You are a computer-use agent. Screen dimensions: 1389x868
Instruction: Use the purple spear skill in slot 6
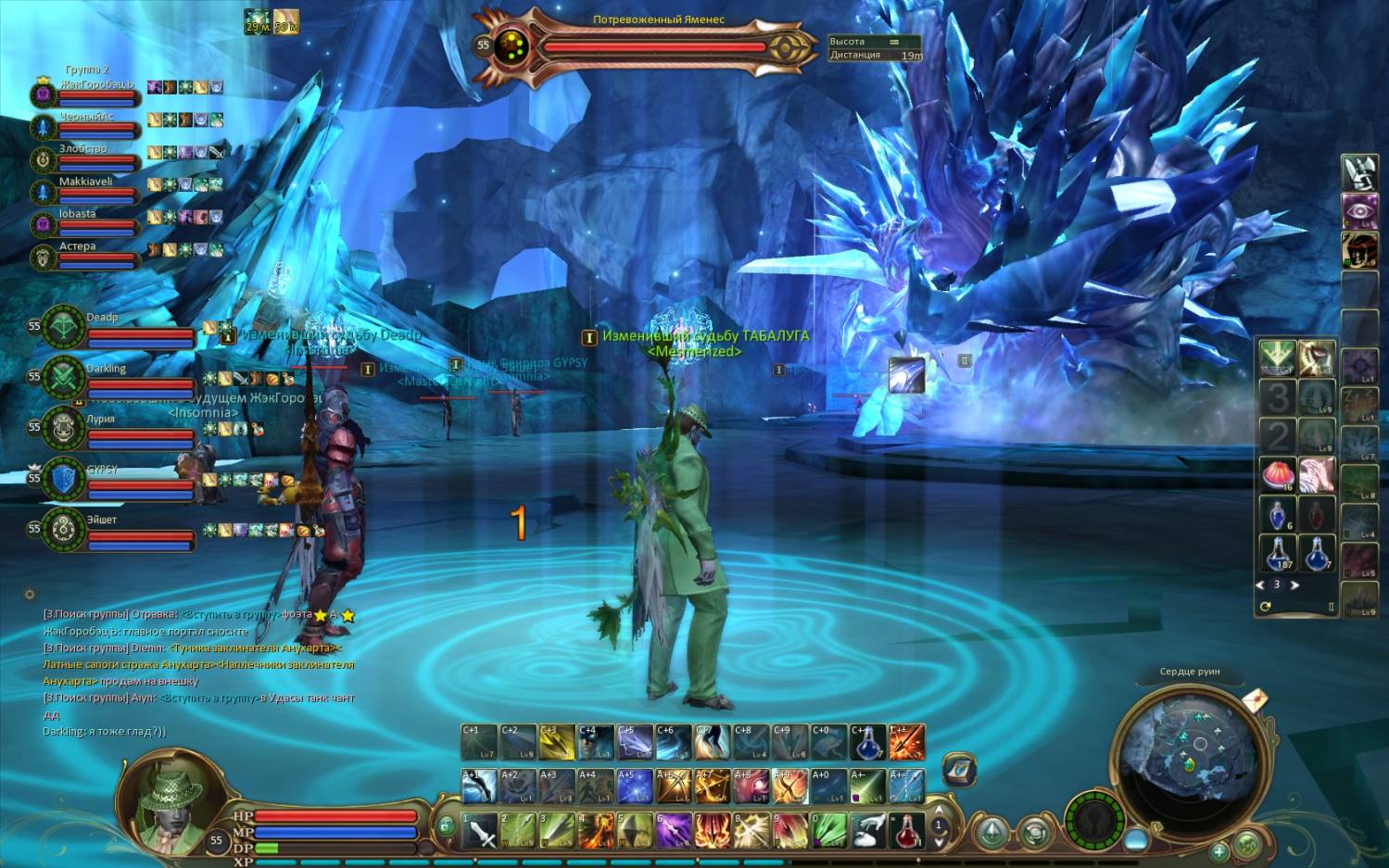click(x=675, y=831)
